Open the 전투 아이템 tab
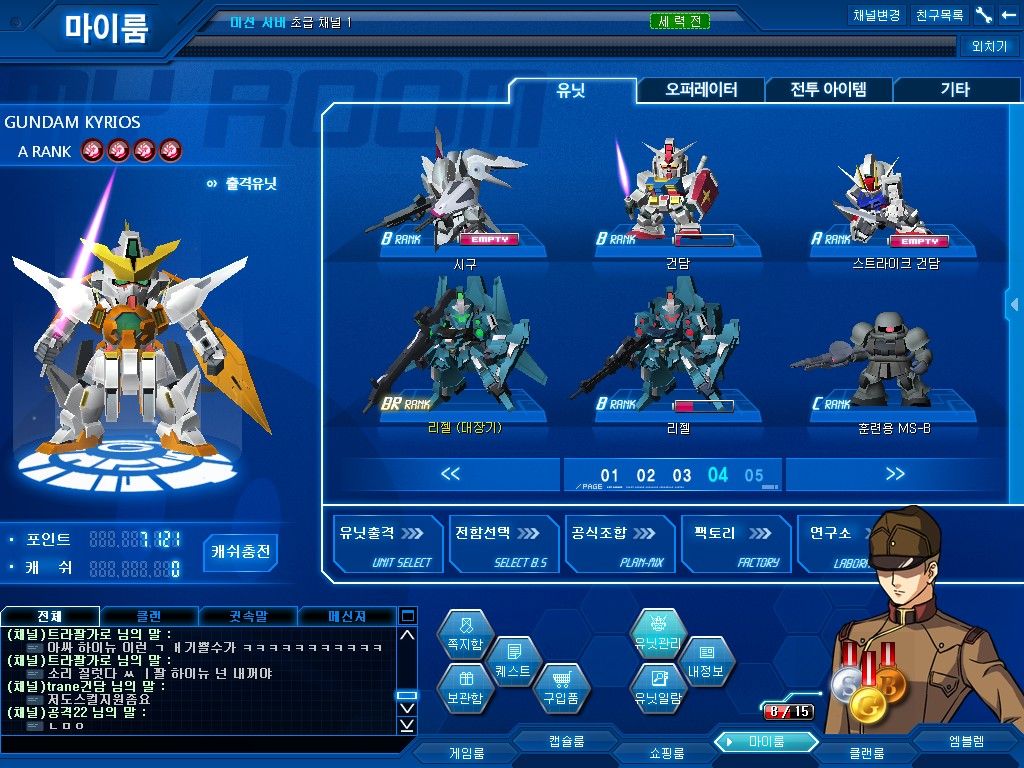 click(x=828, y=90)
